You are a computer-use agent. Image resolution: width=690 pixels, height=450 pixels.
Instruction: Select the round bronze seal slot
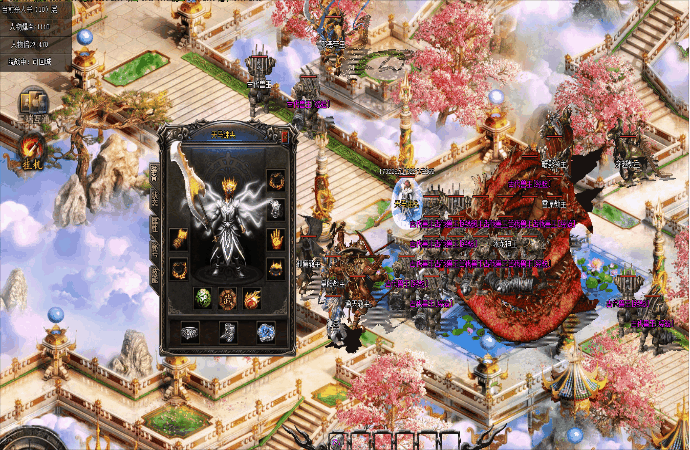[x=227, y=297]
